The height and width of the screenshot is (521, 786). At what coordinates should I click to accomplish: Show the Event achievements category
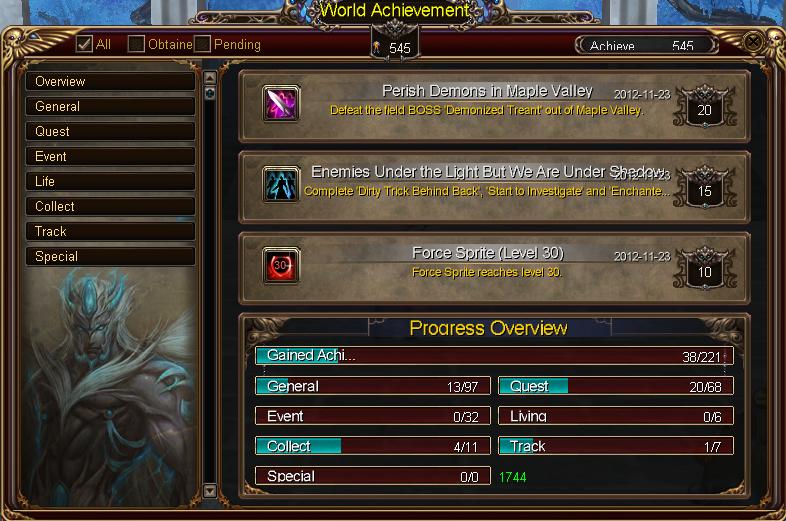click(x=110, y=156)
